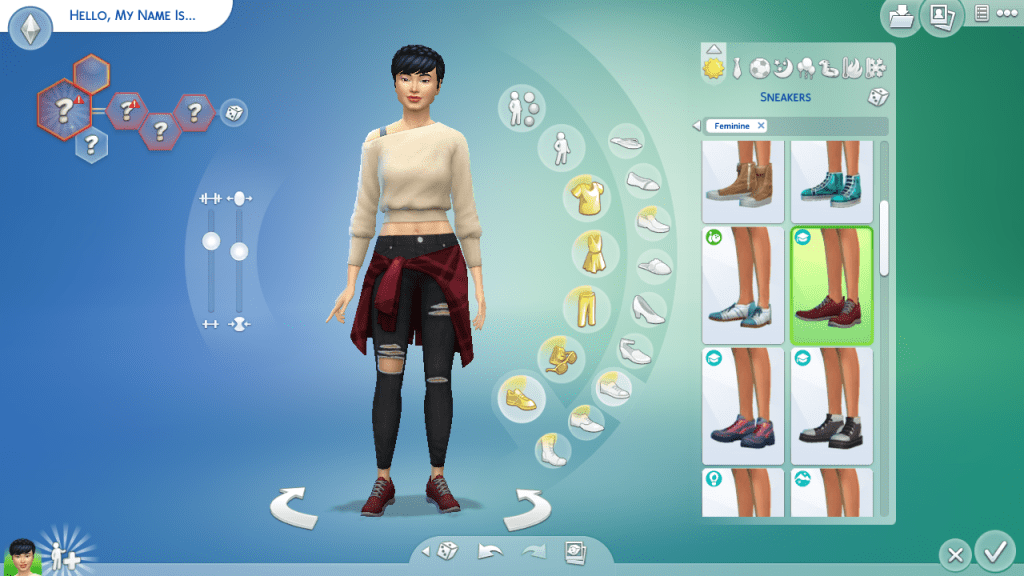Rotate the Sim using the right arrow
The width and height of the screenshot is (1024, 576).
pyautogui.click(x=526, y=509)
